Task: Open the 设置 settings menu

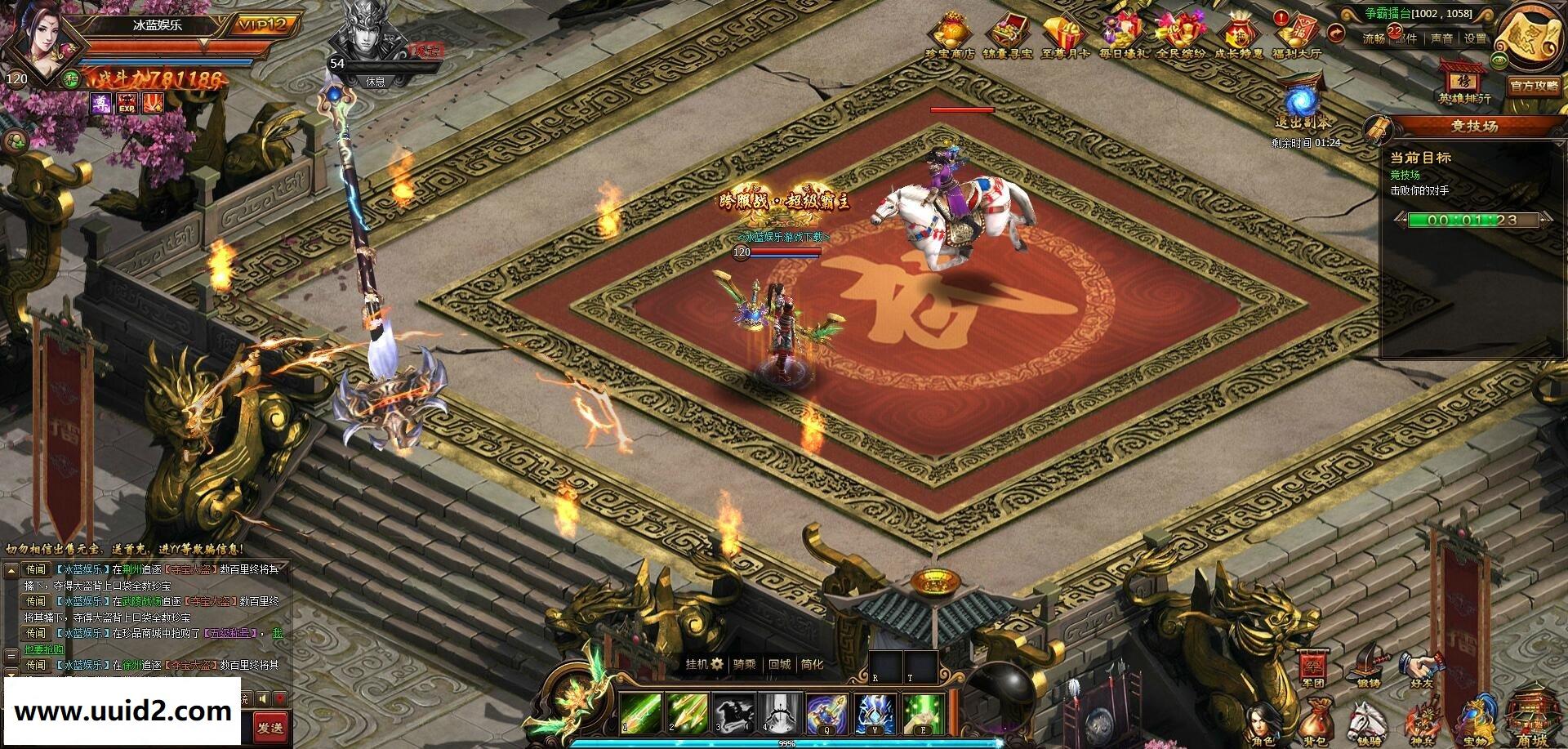Action: [1475, 38]
